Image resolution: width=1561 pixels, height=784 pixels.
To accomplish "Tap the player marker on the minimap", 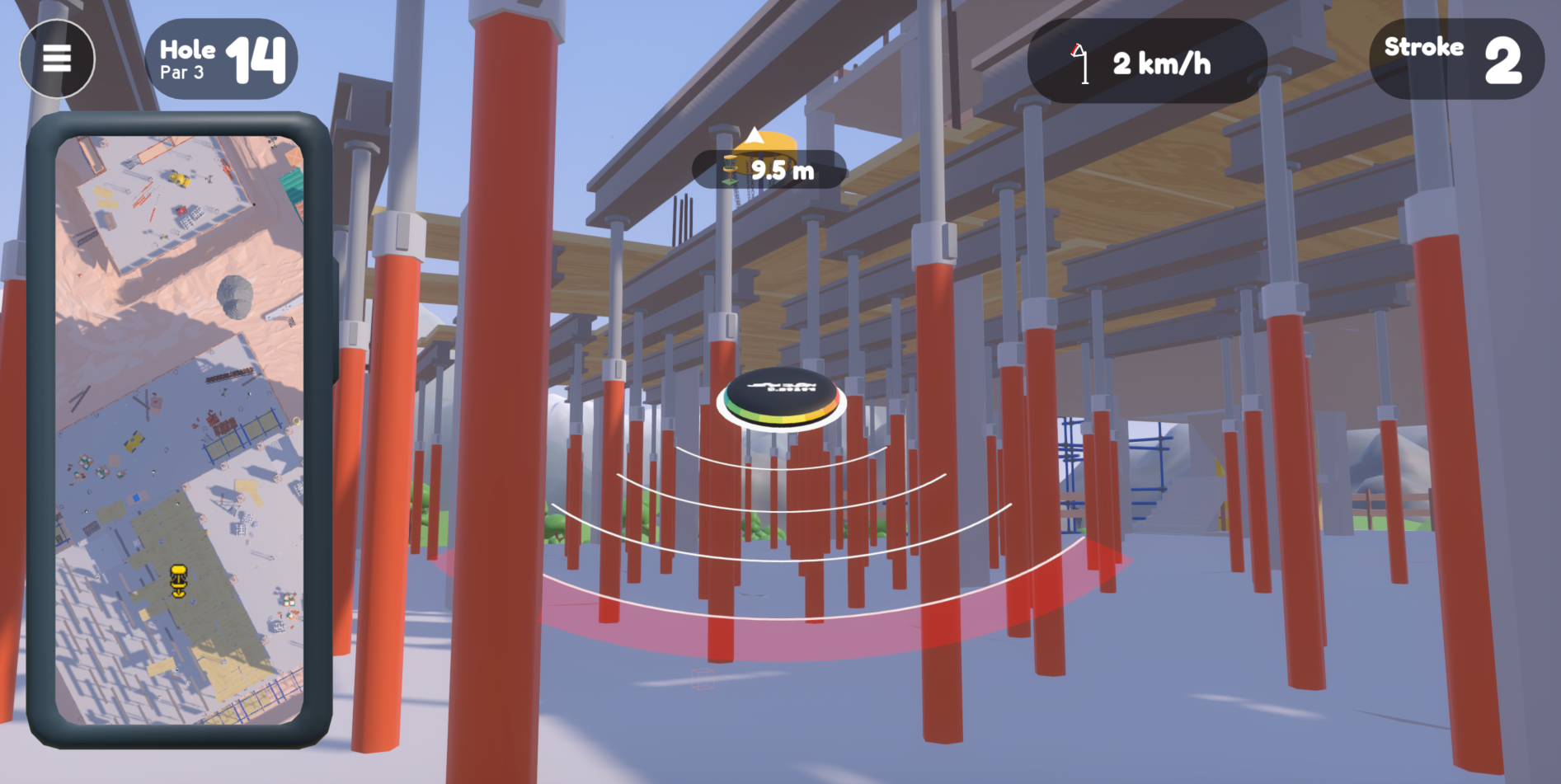I will (x=179, y=580).
